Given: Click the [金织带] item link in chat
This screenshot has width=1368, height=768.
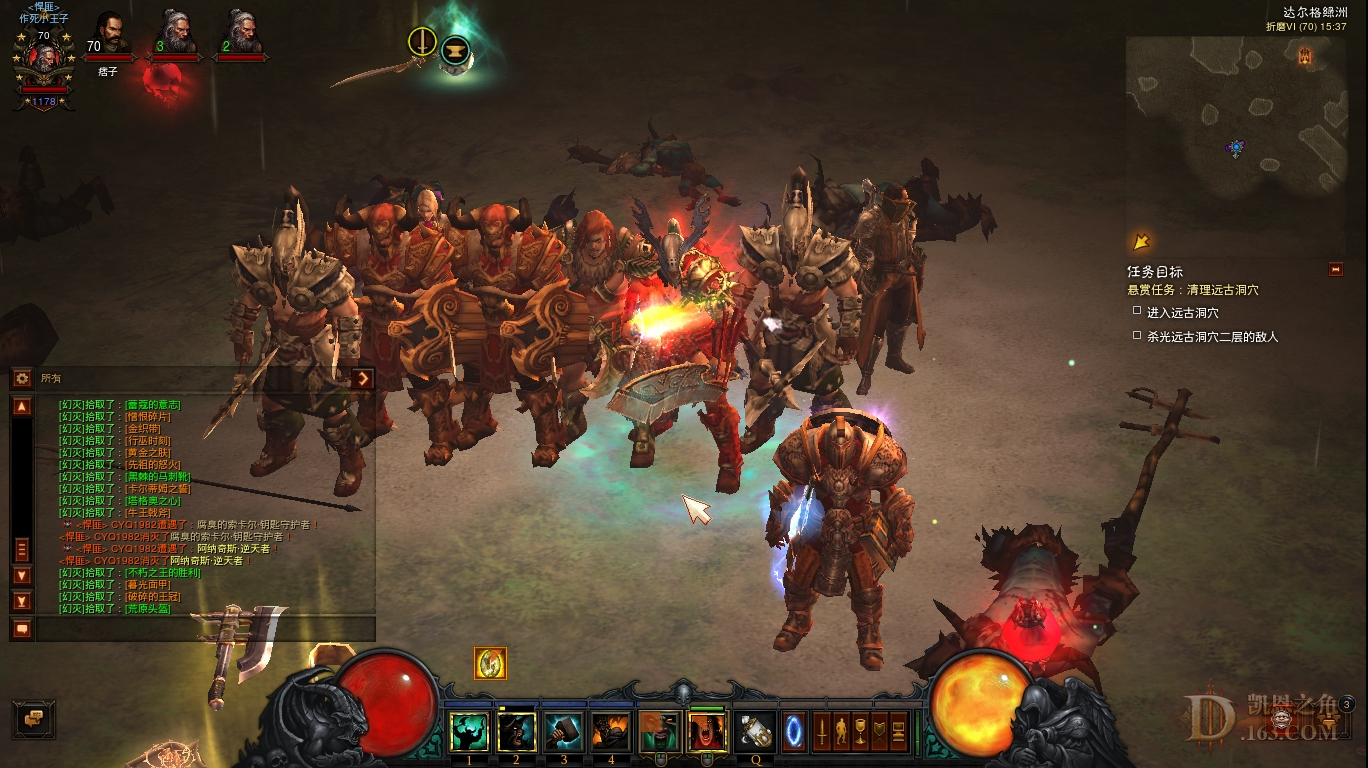Looking at the screenshot, I should [x=143, y=429].
